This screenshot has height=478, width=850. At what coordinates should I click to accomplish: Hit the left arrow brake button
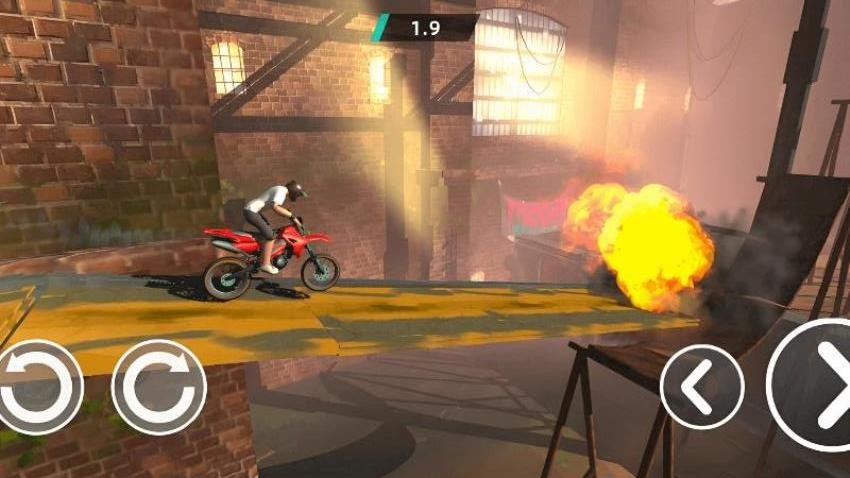pos(702,387)
